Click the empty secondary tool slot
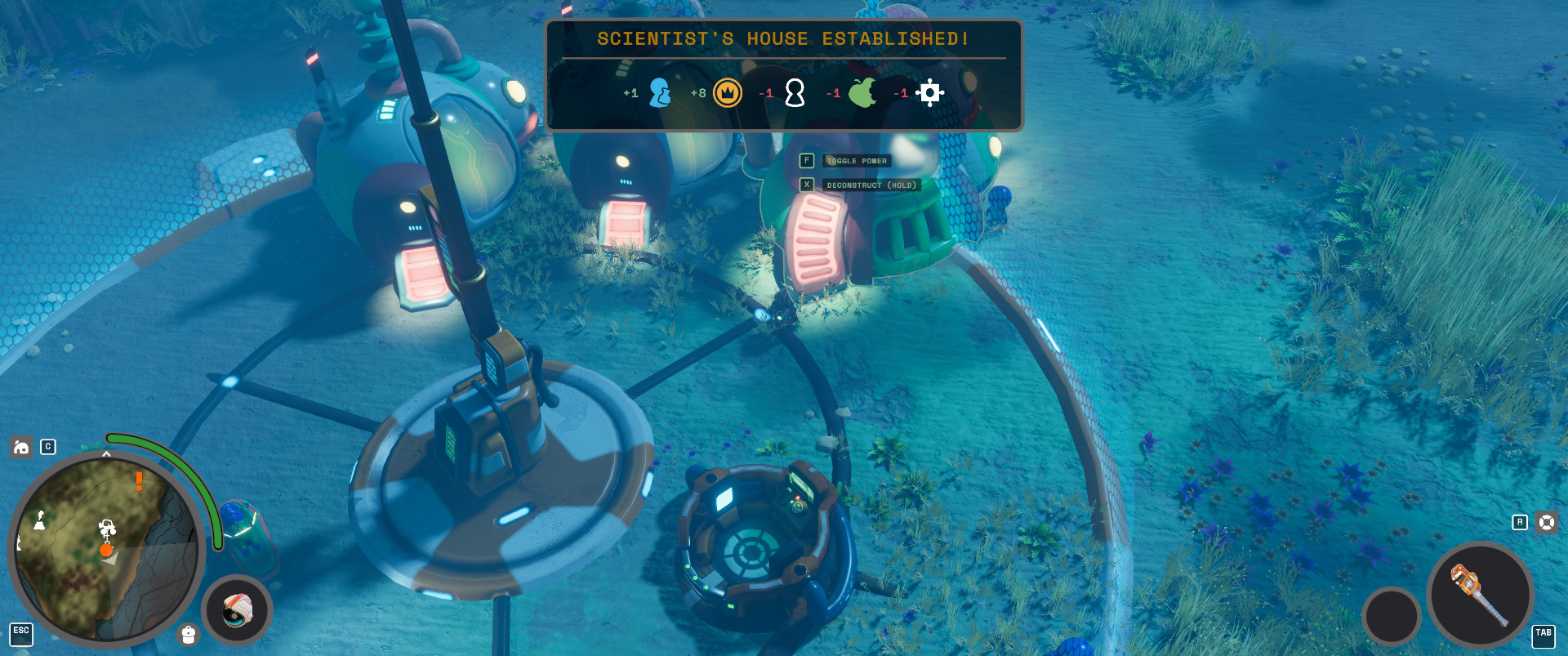This screenshot has height=656, width=1568. point(1392,616)
